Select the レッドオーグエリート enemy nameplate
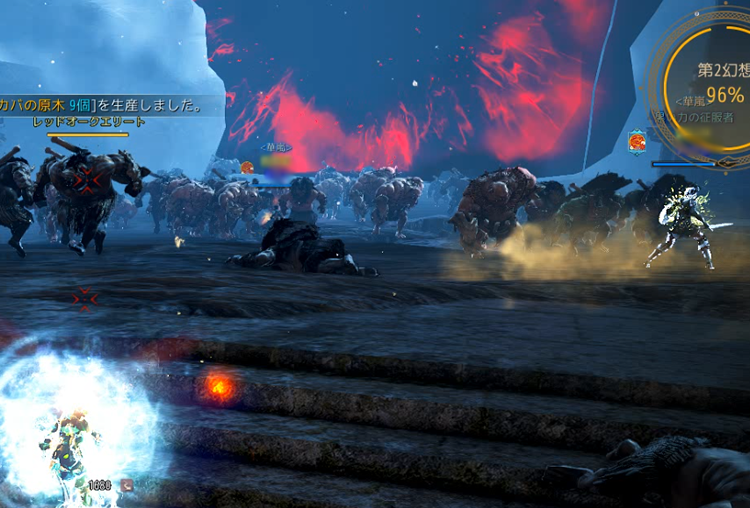Viewport: 750px width, 508px height. coord(88,122)
